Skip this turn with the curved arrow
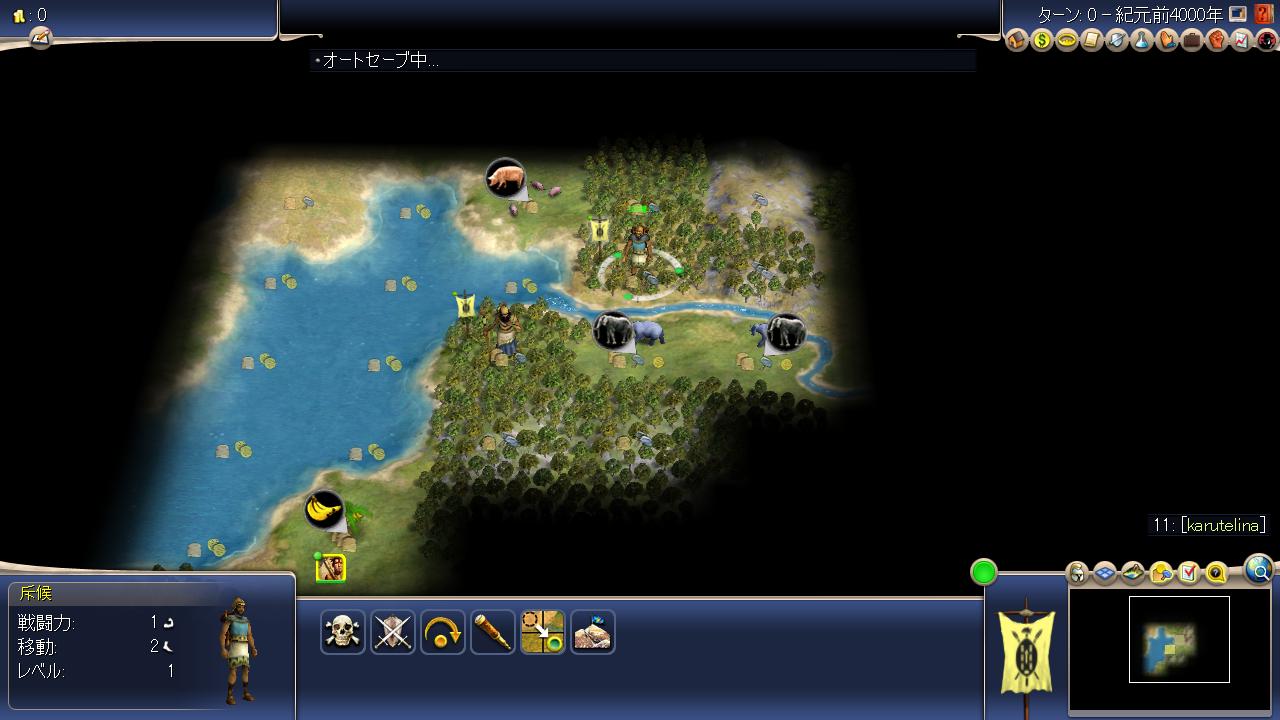 tap(443, 632)
